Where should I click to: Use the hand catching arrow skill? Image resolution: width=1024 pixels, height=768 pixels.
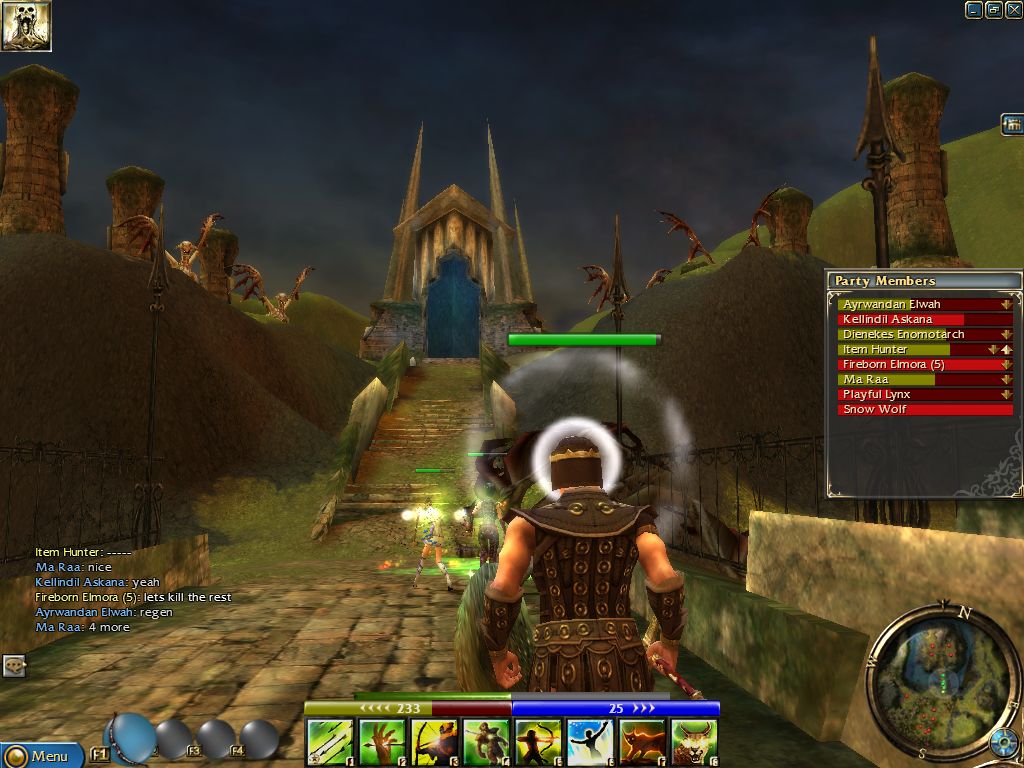pyautogui.click(x=381, y=742)
